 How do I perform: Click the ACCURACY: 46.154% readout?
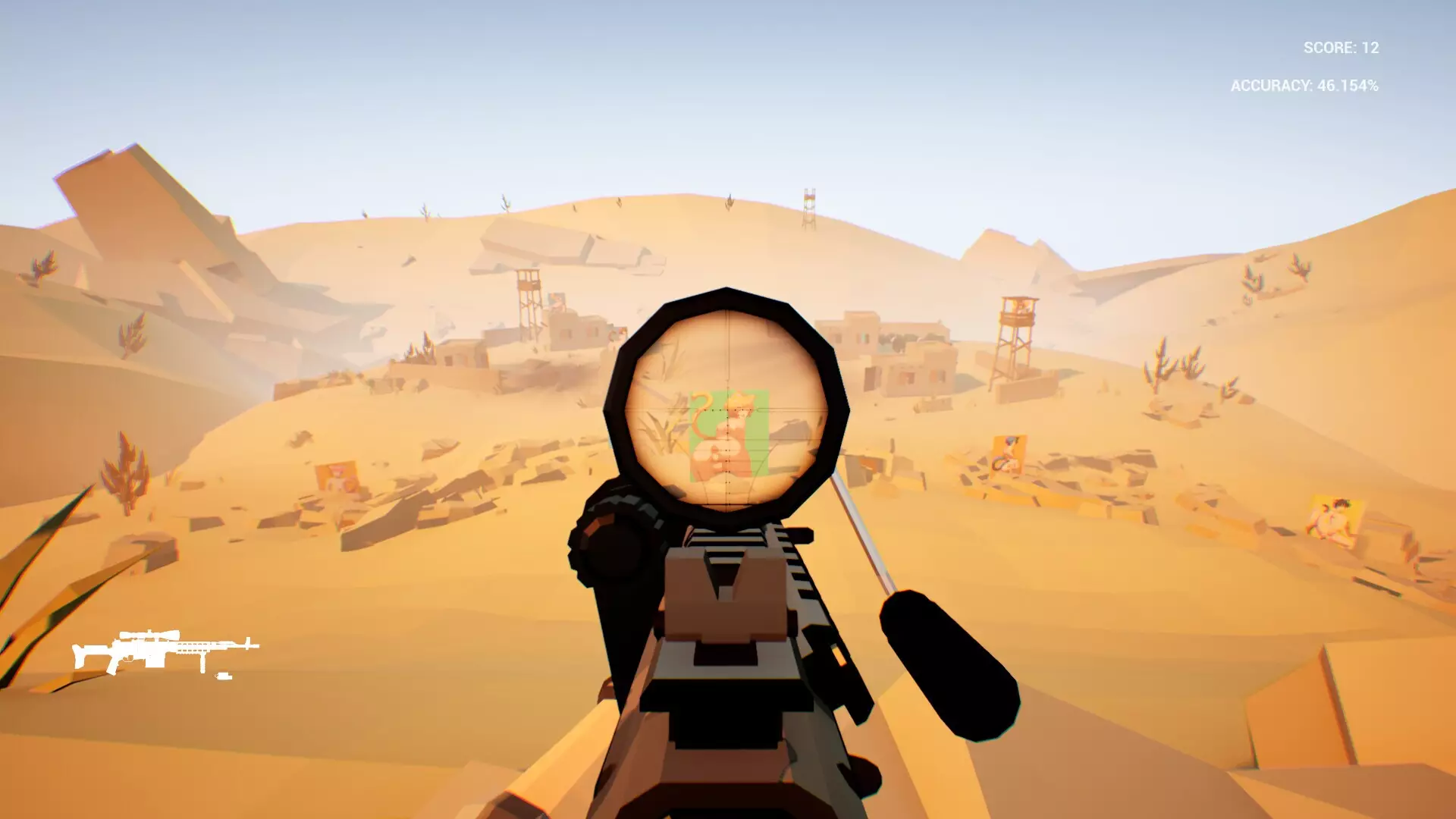(1304, 87)
